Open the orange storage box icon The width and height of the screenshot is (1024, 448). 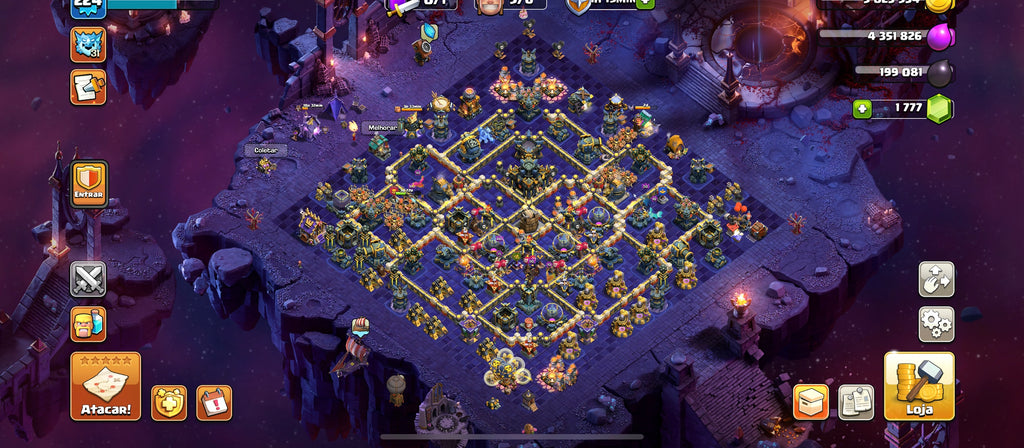point(811,402)
